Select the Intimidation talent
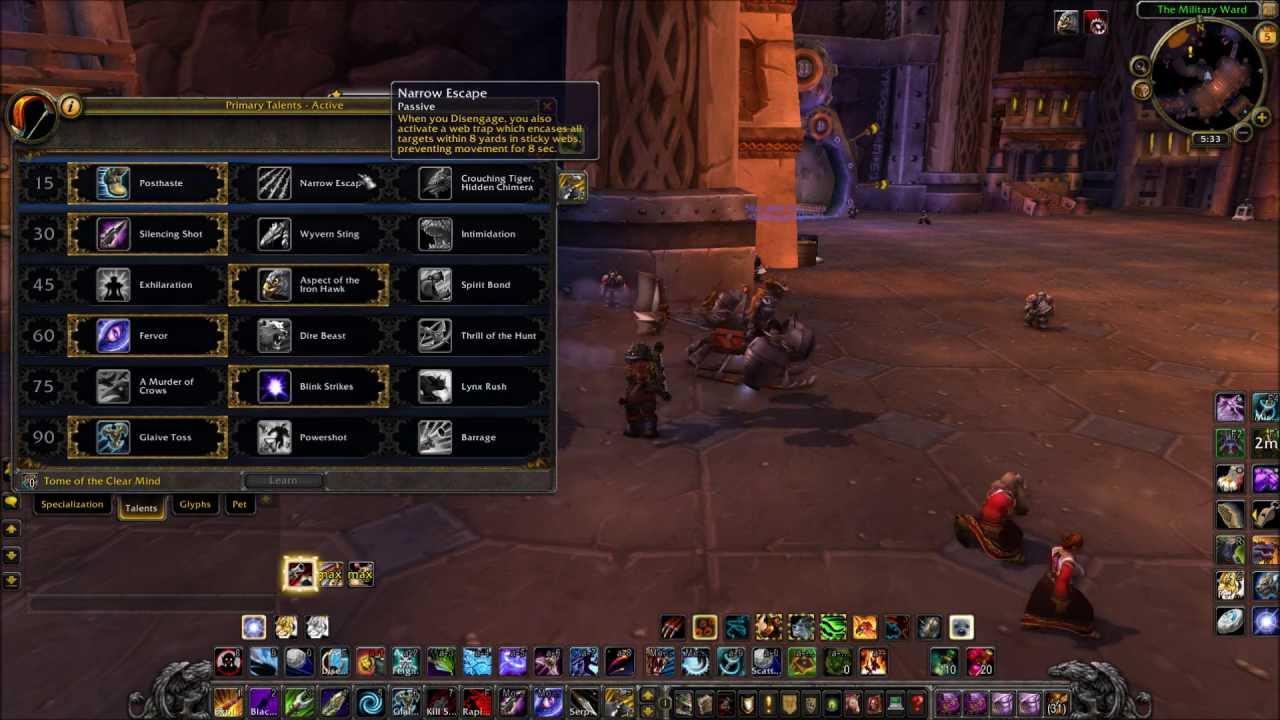Viewport: 1280px width, 720px height. tap(469, 234)
